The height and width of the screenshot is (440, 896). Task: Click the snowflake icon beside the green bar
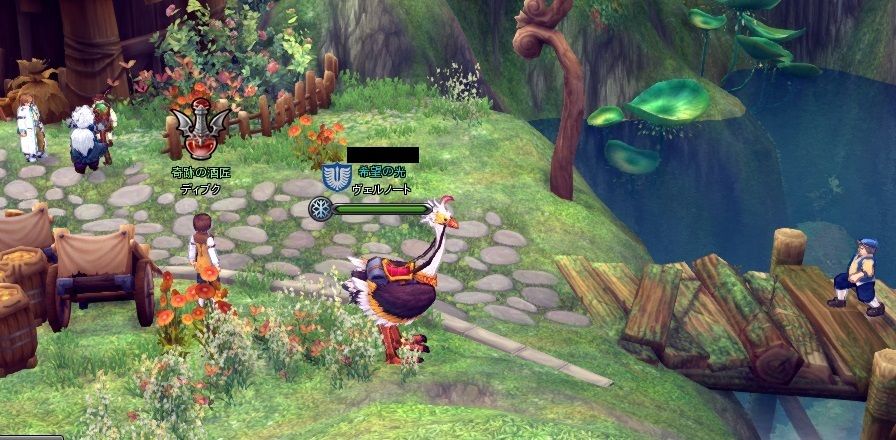[320, 209]
